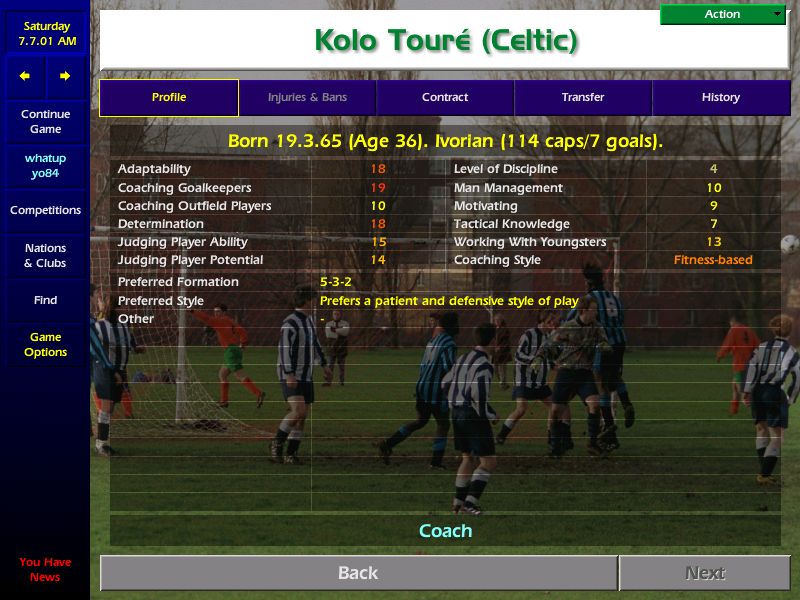Screen dimensions: 800x600
Task: Open the Action dropdown menu
Action: click(x=723, y=14)
